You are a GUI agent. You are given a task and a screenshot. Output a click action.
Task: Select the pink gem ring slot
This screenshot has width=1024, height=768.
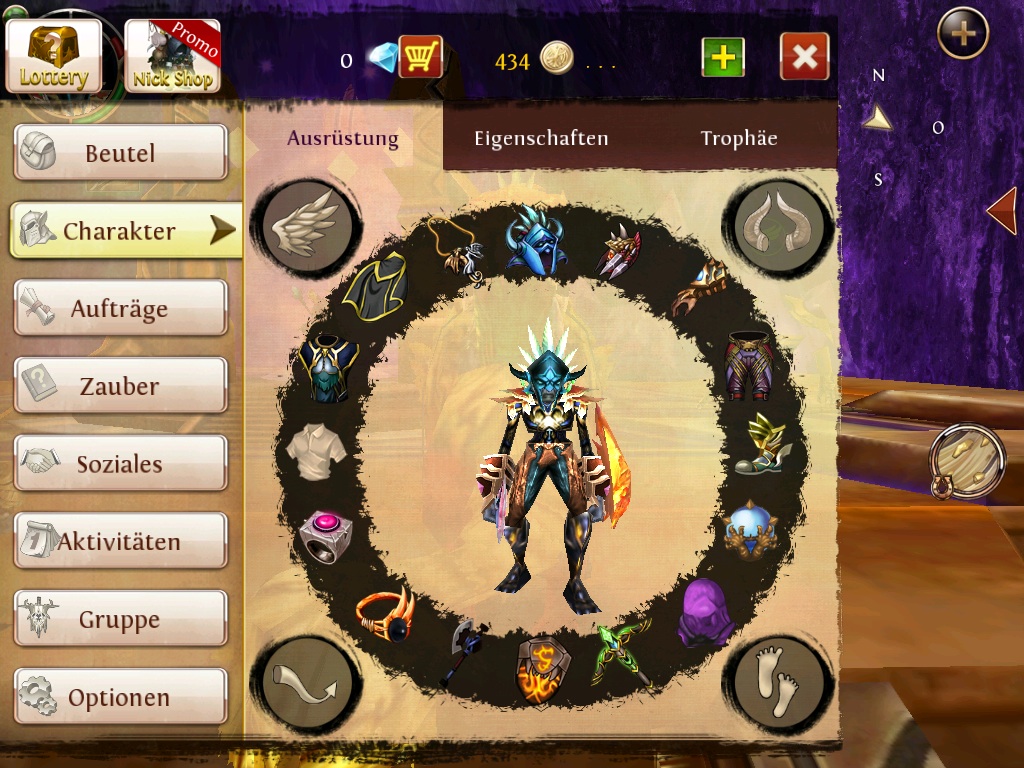(x=324, y=534)
